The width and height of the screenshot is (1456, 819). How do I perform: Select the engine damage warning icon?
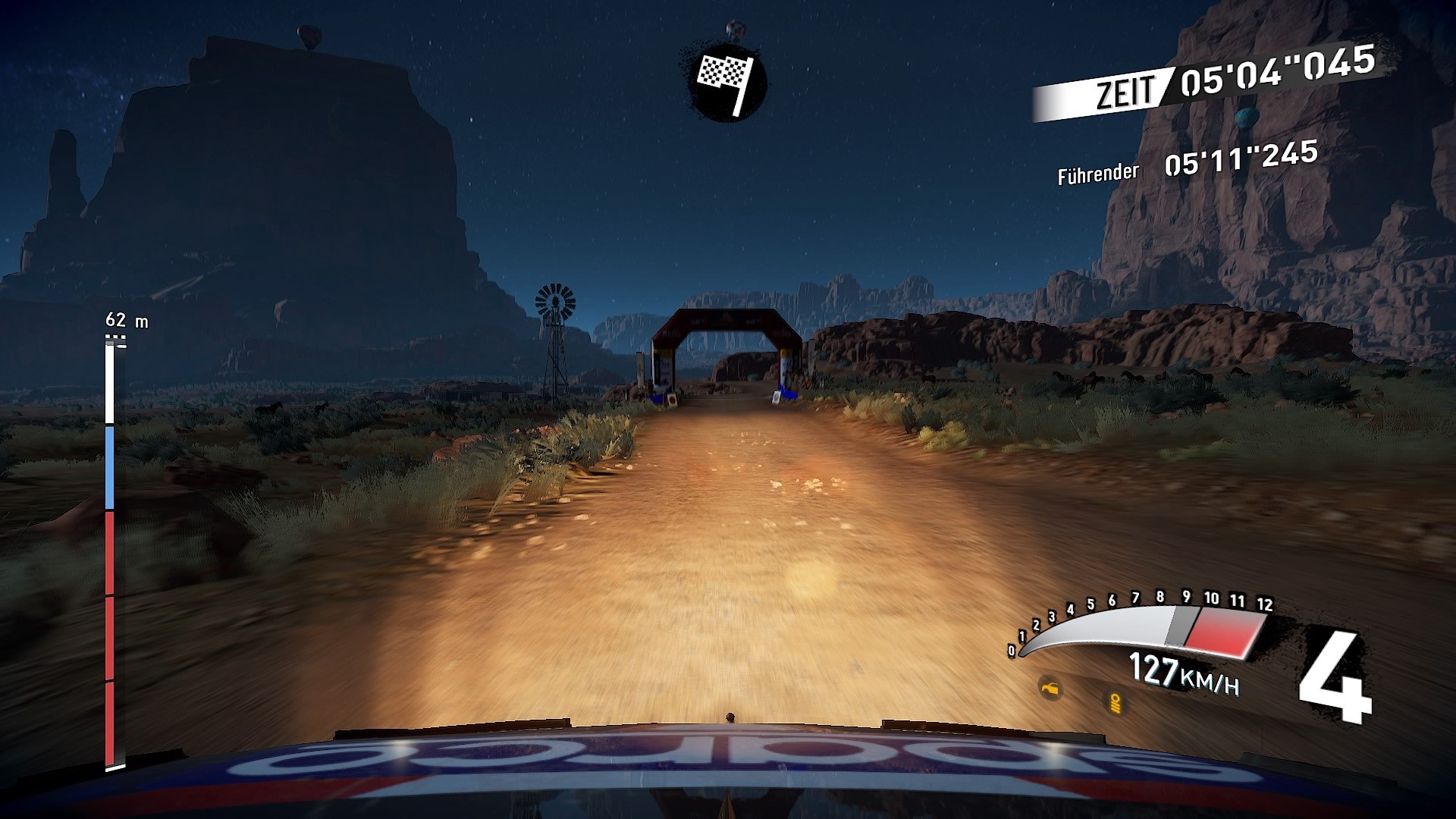tap(1050, 689)
